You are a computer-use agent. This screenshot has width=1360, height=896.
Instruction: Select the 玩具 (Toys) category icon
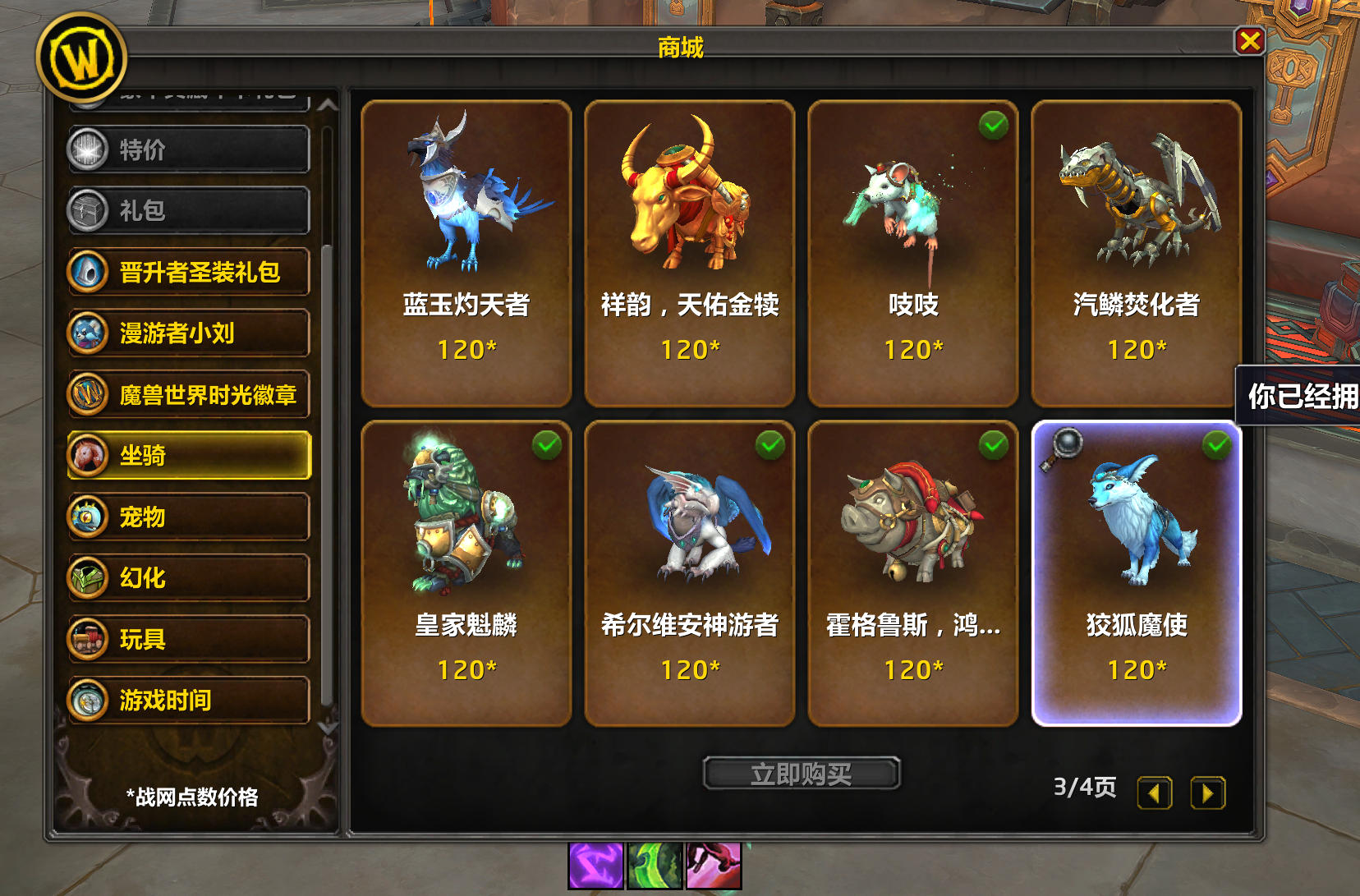(90, 639)
